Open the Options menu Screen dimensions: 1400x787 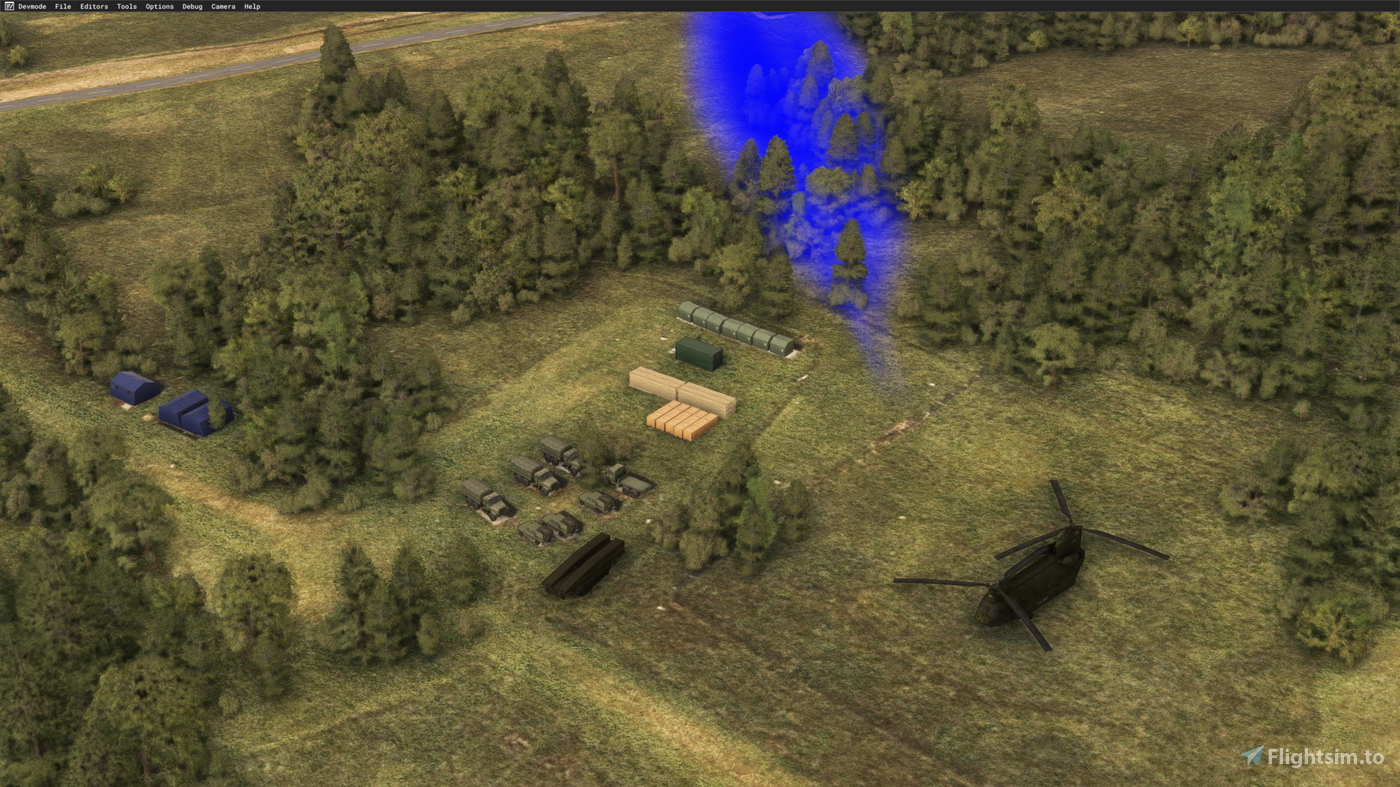click(158, 4)
